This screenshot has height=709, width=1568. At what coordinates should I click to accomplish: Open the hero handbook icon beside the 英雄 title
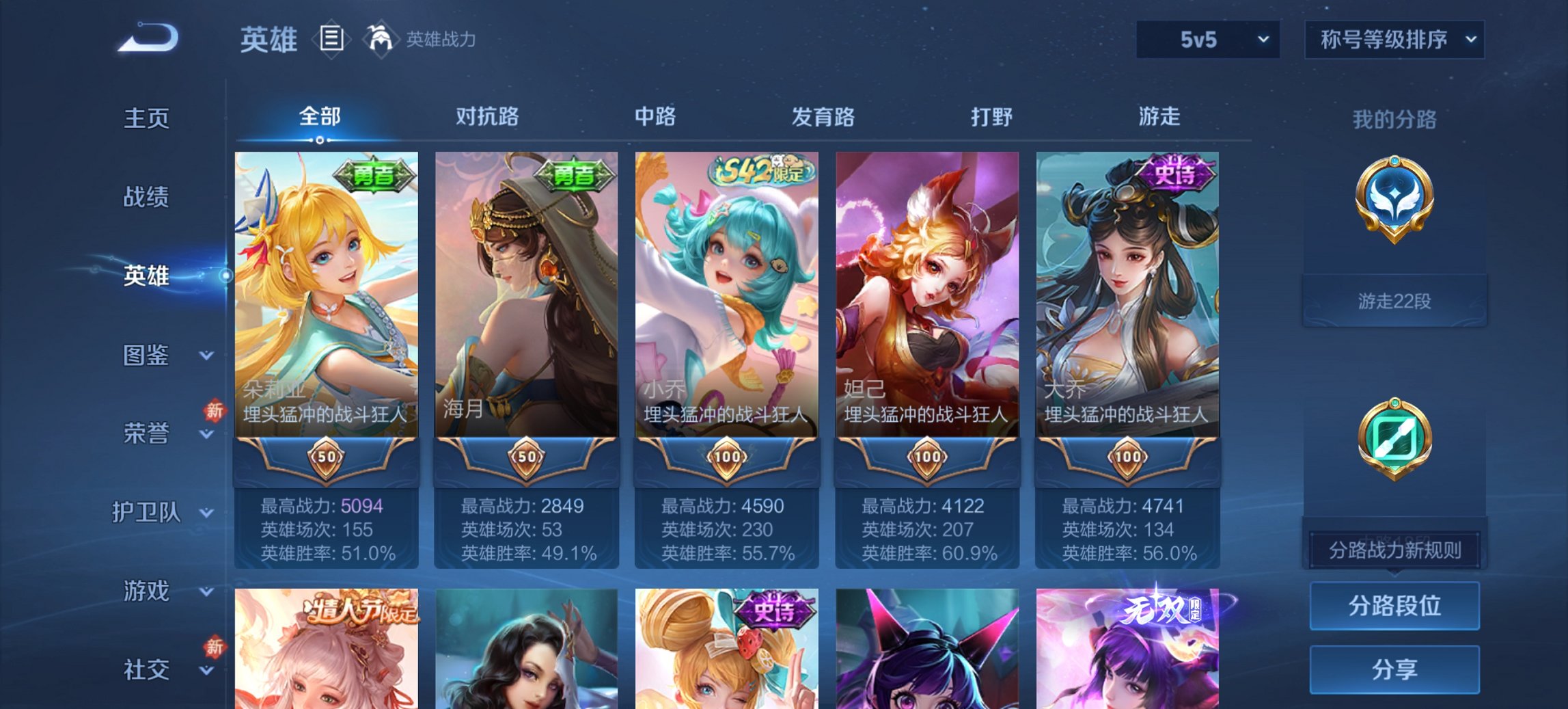[331, 40]
